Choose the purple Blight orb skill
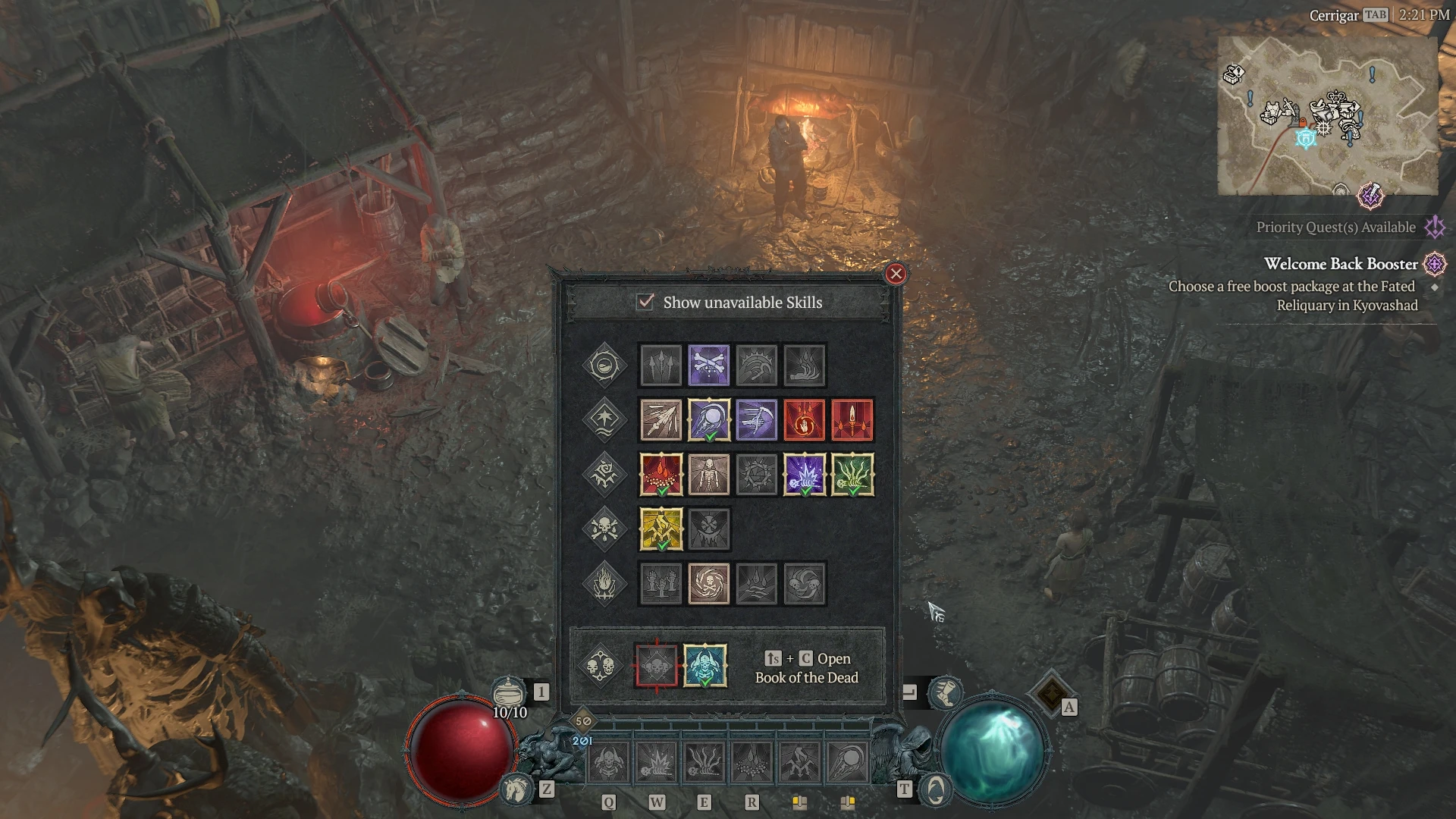The height and width of the screenshot is (819, 1456). coord(708,420)
